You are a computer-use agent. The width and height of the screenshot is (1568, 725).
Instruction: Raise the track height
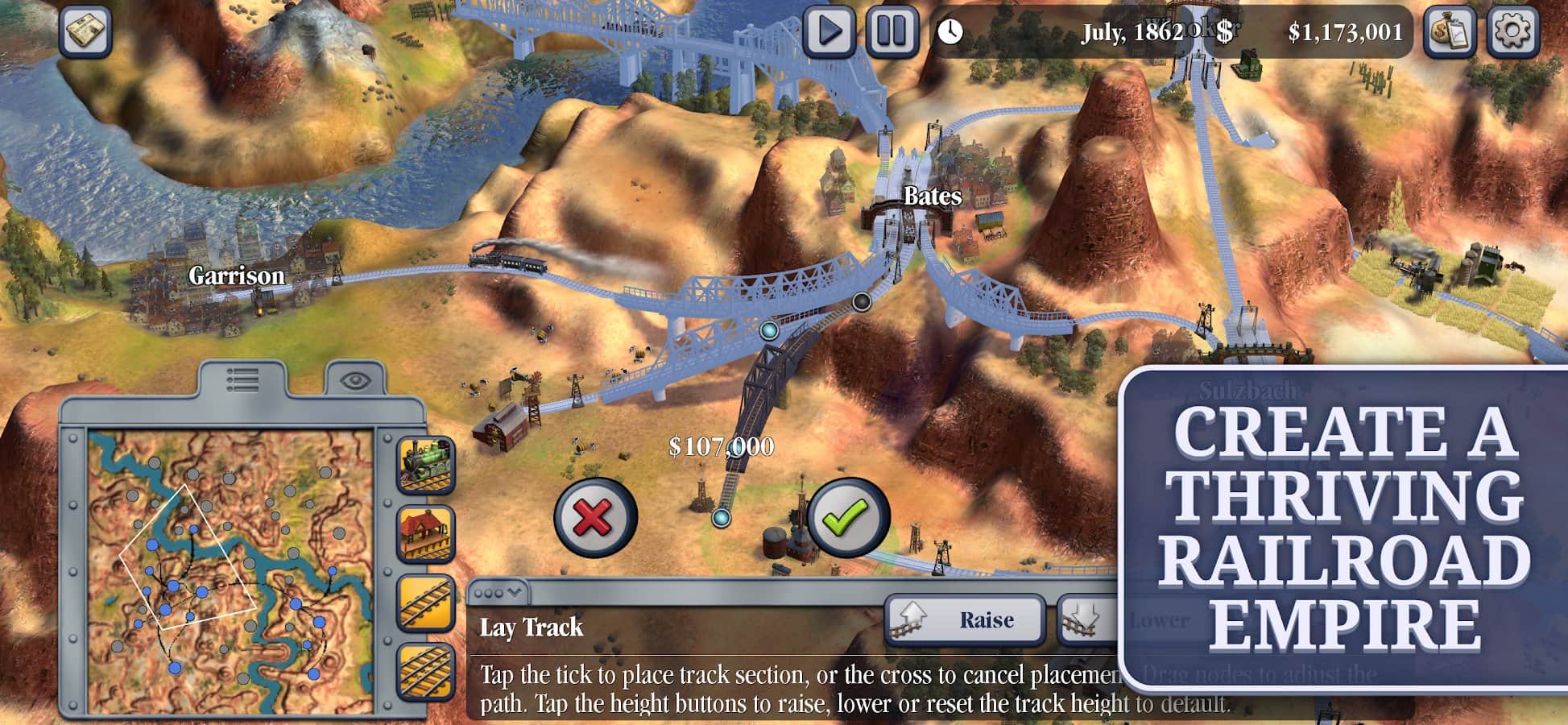click(965, 619)
